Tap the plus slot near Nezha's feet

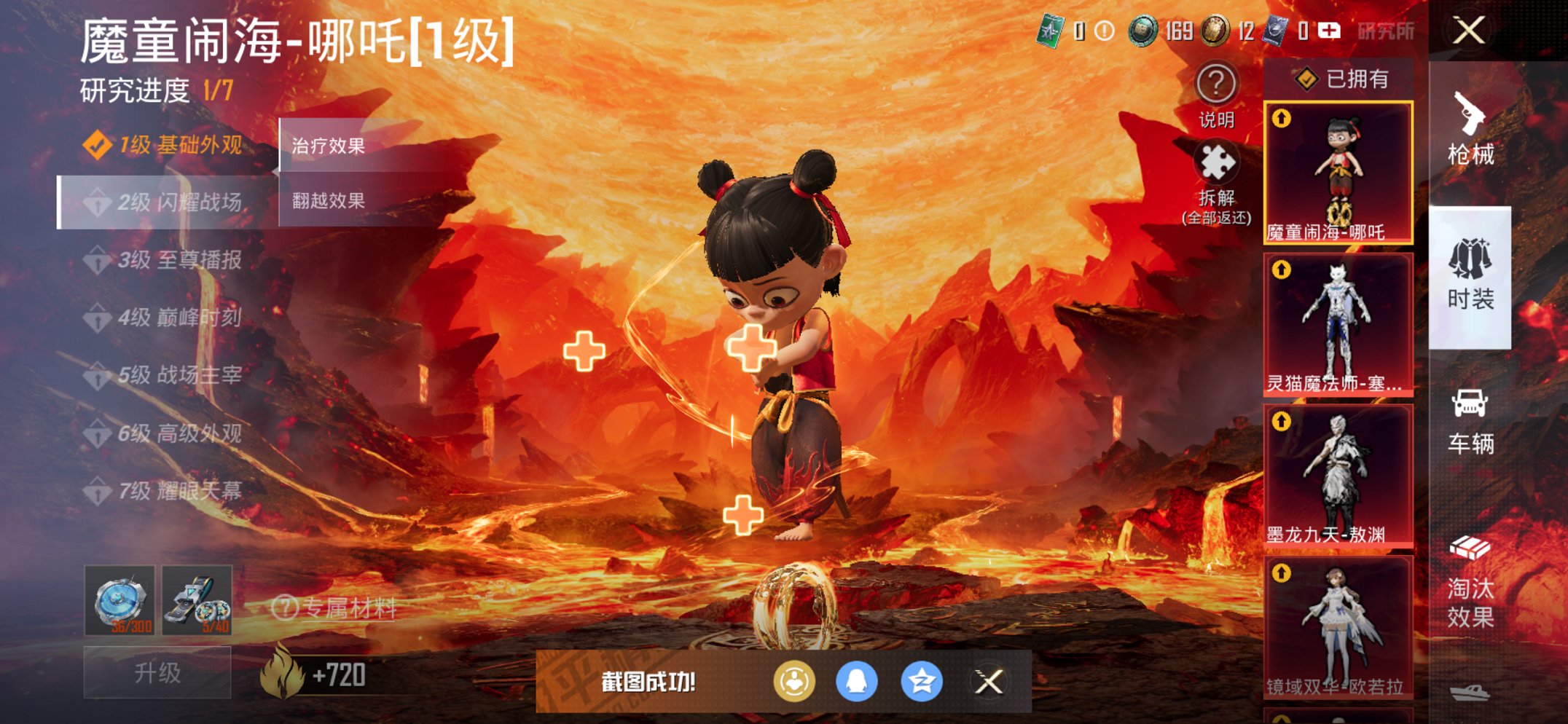point(742,515)
